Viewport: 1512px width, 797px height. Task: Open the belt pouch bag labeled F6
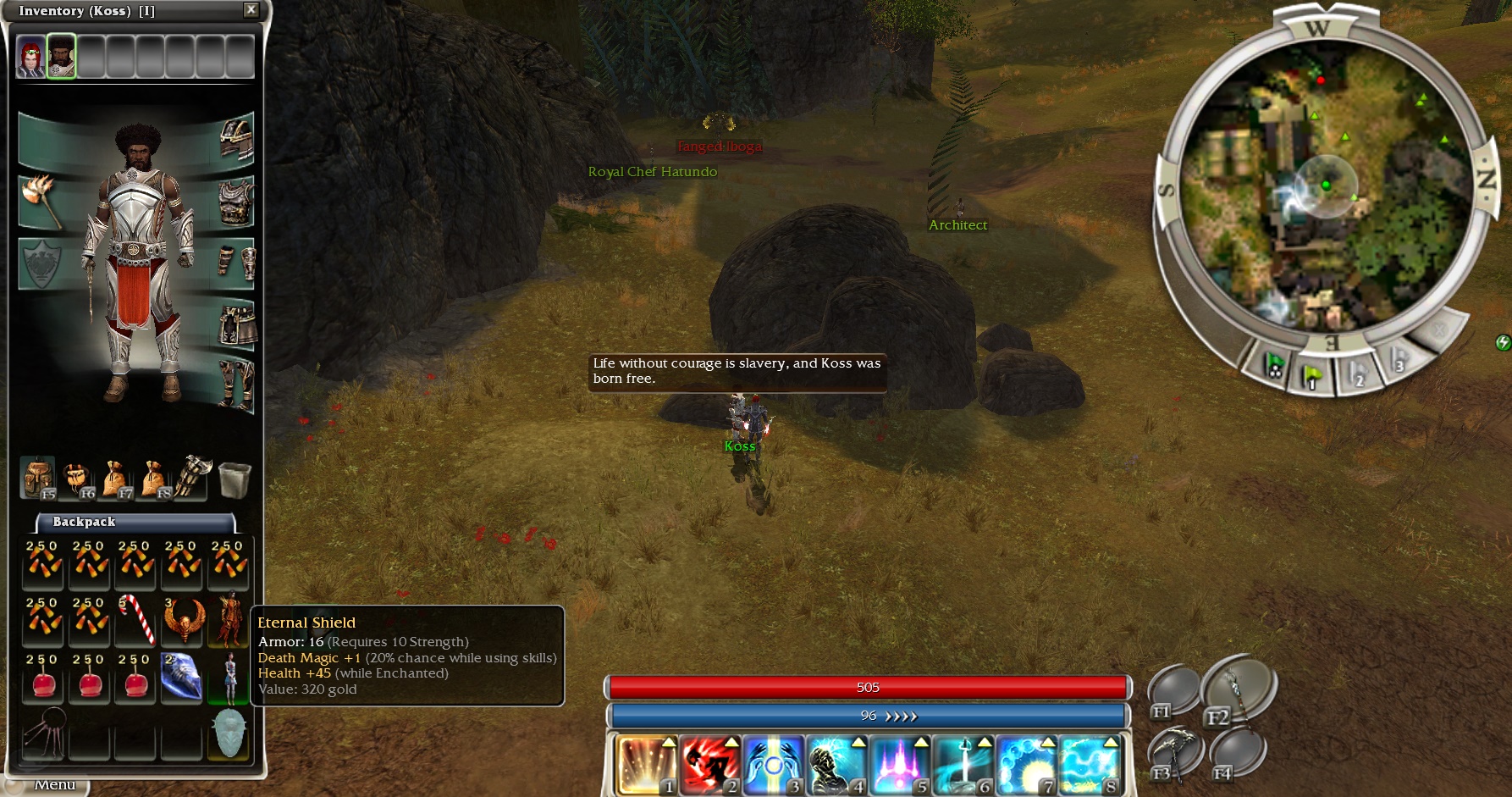click(79, 479)
